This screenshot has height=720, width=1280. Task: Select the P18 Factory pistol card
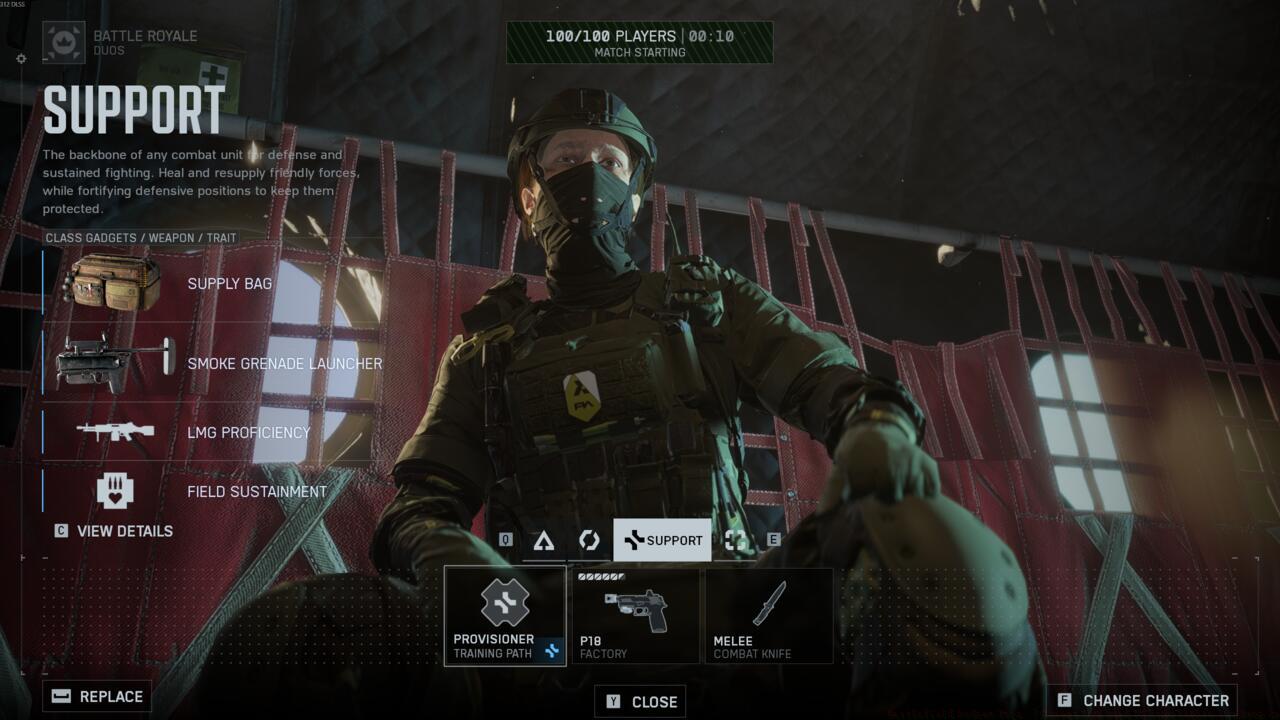(x=635, y=615)
